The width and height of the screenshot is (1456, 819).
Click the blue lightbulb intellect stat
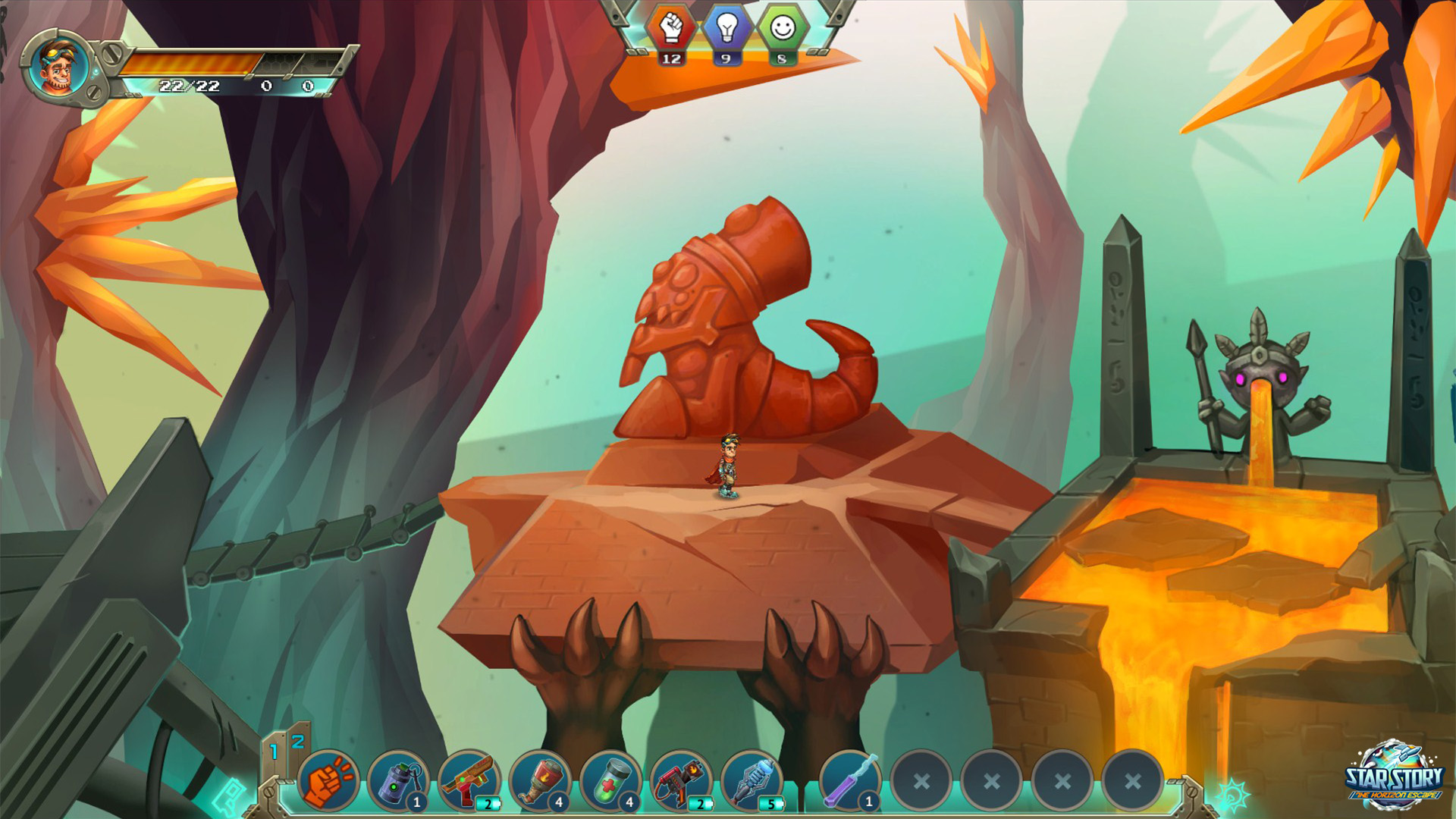click(725, 30)
